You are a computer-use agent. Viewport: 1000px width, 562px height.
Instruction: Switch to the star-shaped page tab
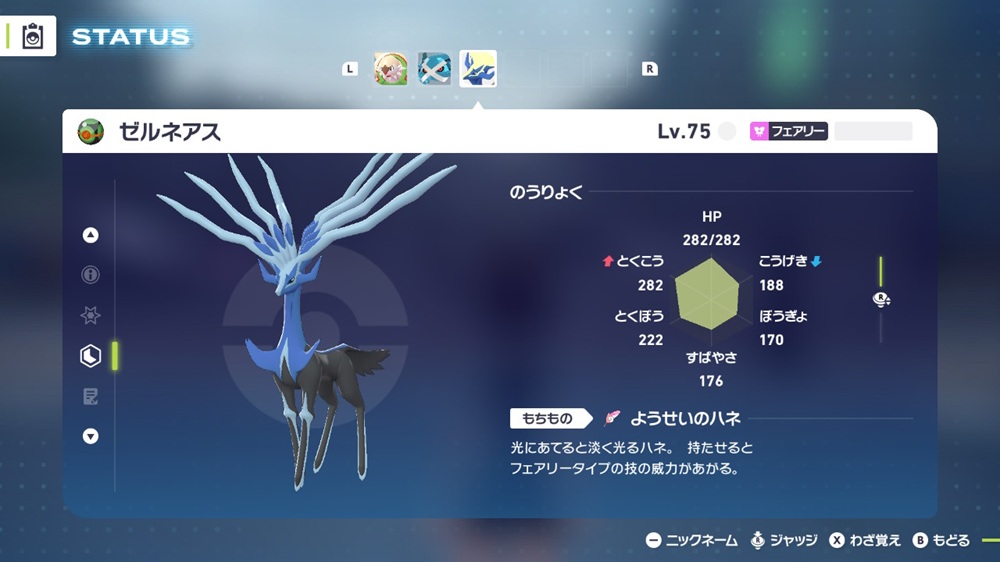click(x=91, y=315)
